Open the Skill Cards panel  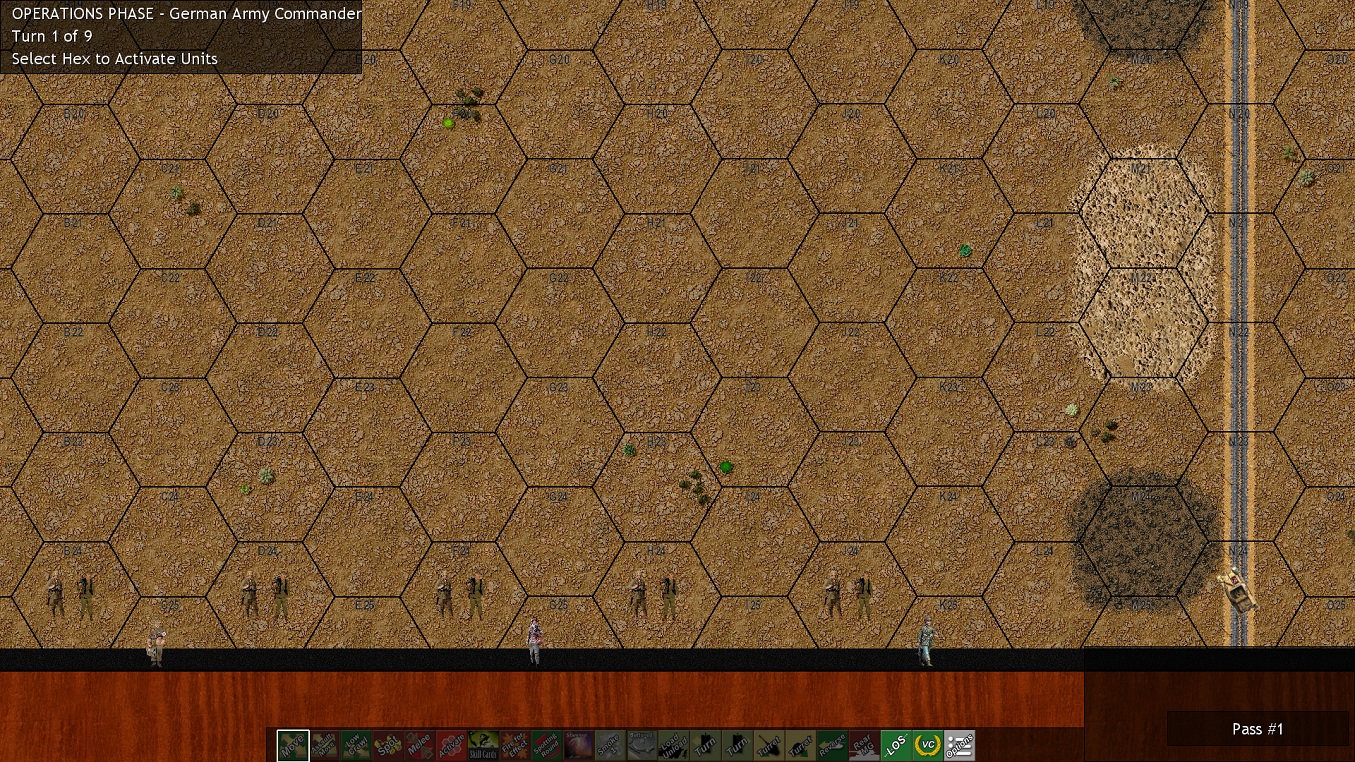(x=485, y=746)
